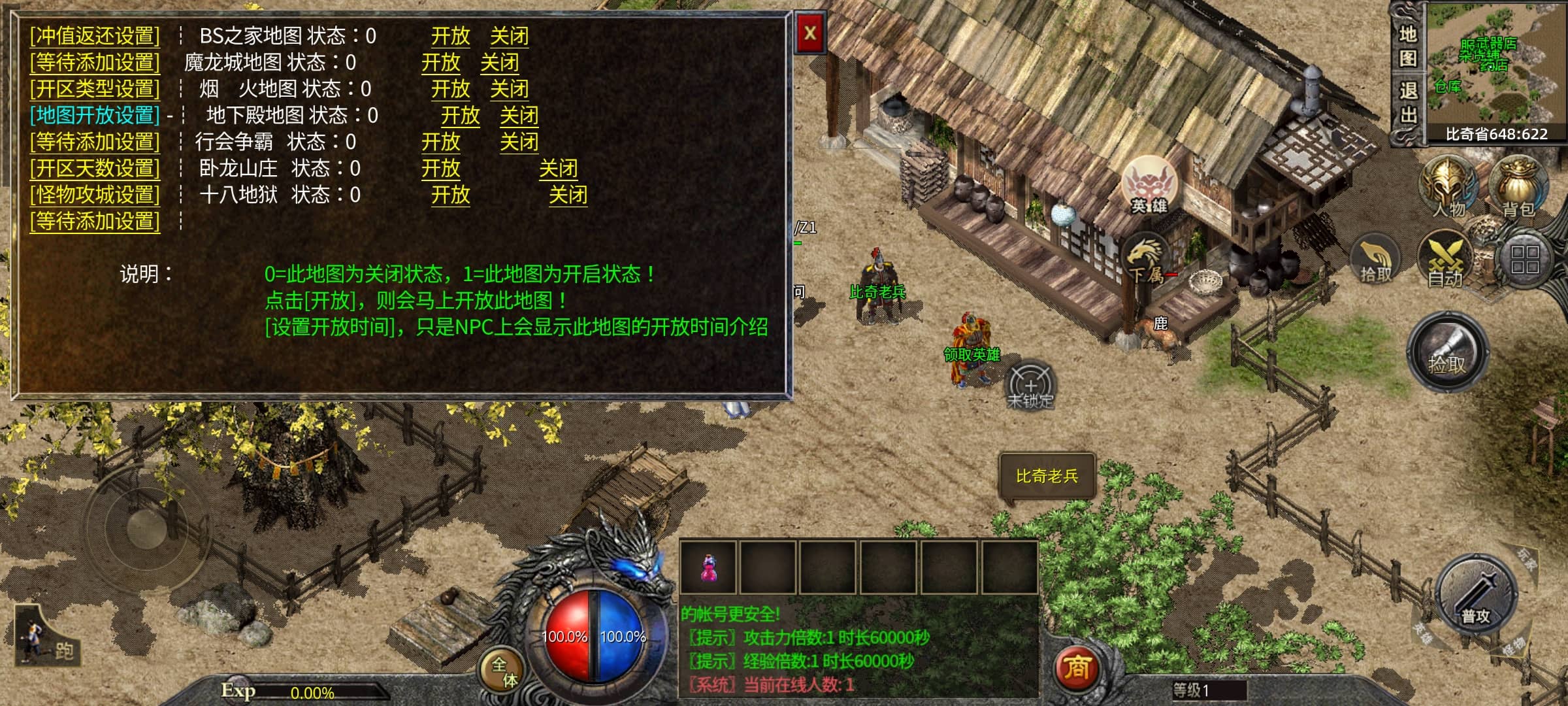This screenshot has height=706, width=1568.
Task: Select the 开区类型设置 menu entry
Action: click(x=95, y=89)
